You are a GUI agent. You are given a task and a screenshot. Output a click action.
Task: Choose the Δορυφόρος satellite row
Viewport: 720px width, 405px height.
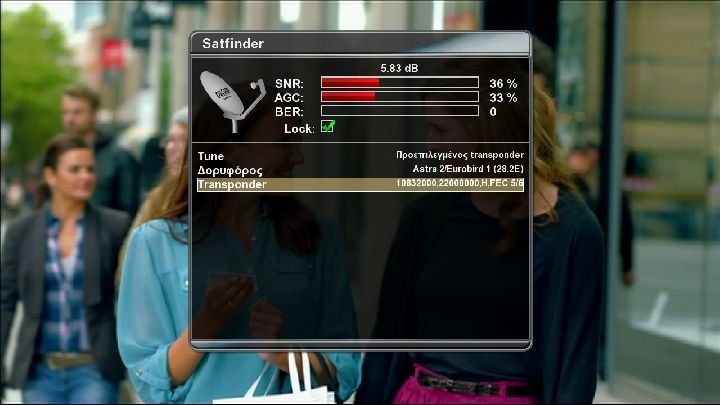(x=360, y=170)
